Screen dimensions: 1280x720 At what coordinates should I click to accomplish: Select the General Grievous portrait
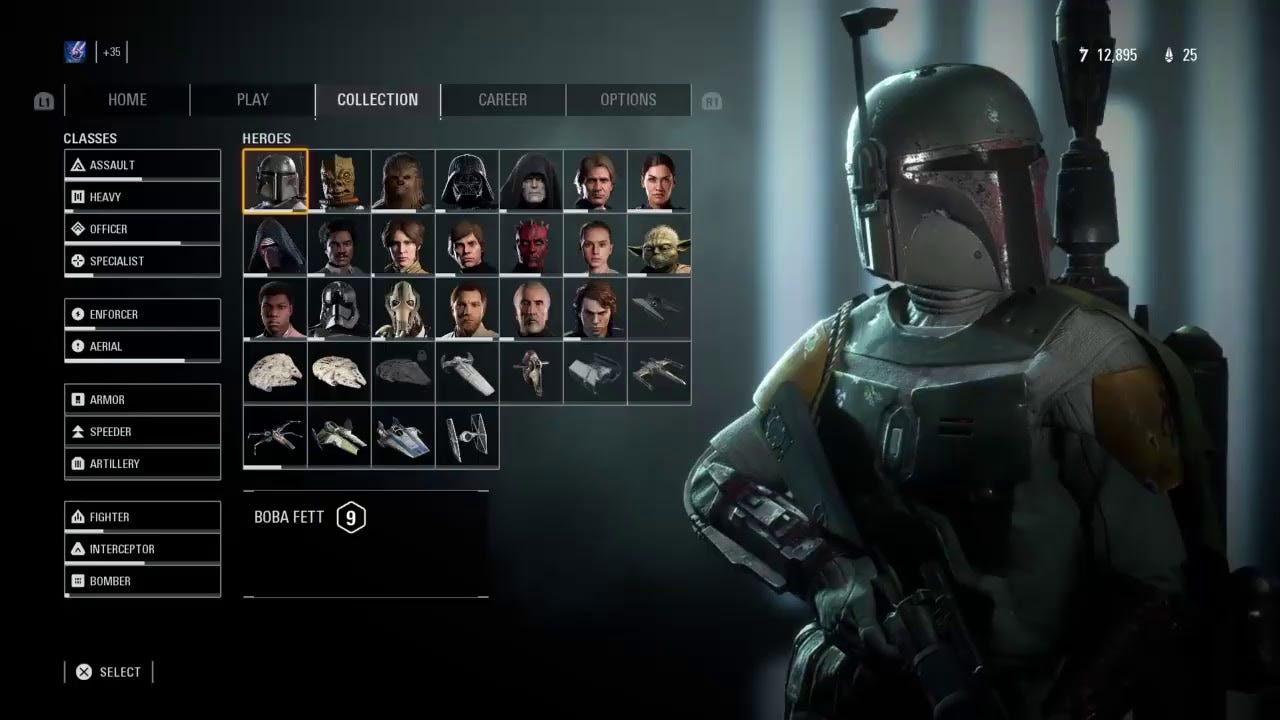coord(403,308)
